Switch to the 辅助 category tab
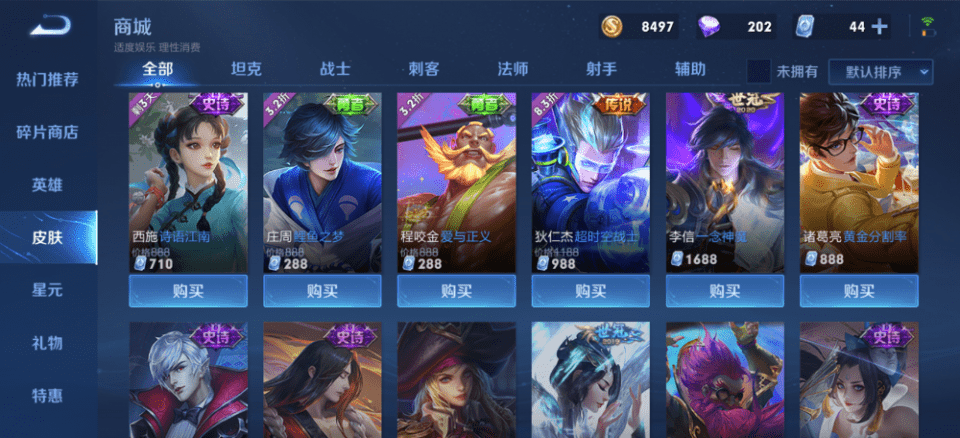Viewport: 960px width, 438px height. click(690, 69)
